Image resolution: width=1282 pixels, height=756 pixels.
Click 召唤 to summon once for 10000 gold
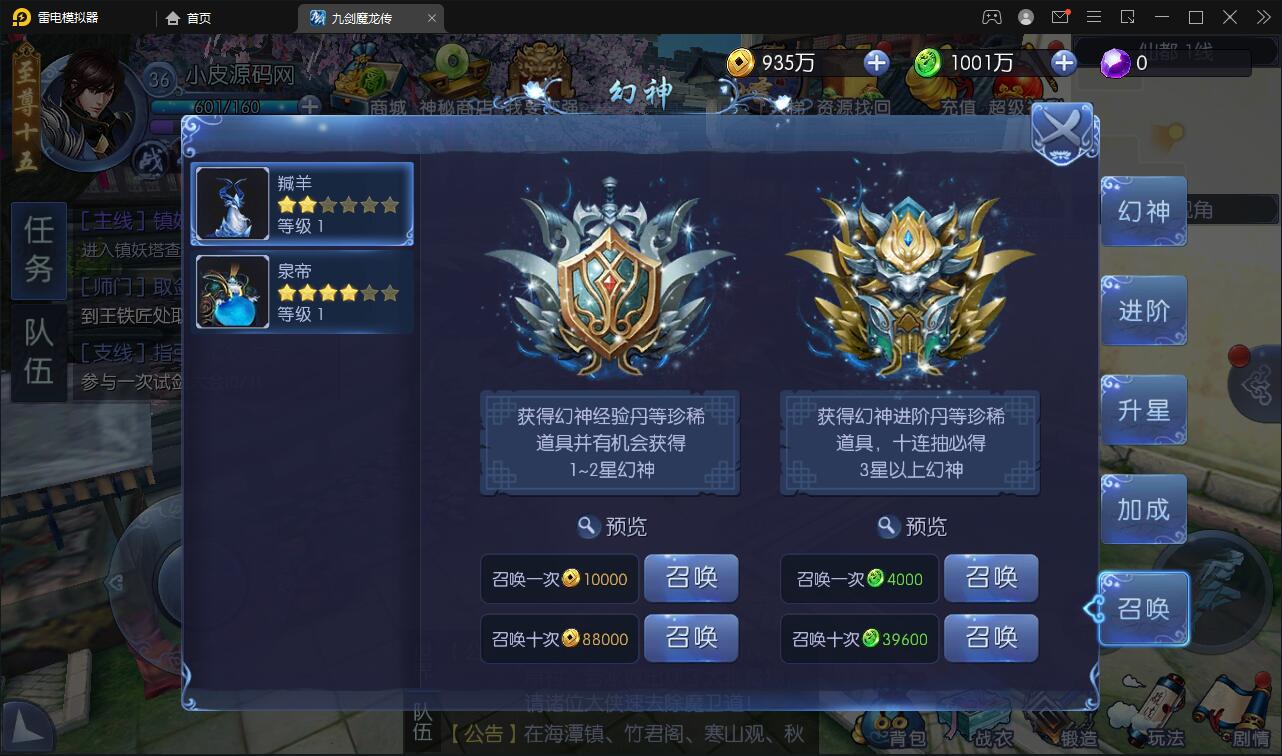tap(691, 578)
